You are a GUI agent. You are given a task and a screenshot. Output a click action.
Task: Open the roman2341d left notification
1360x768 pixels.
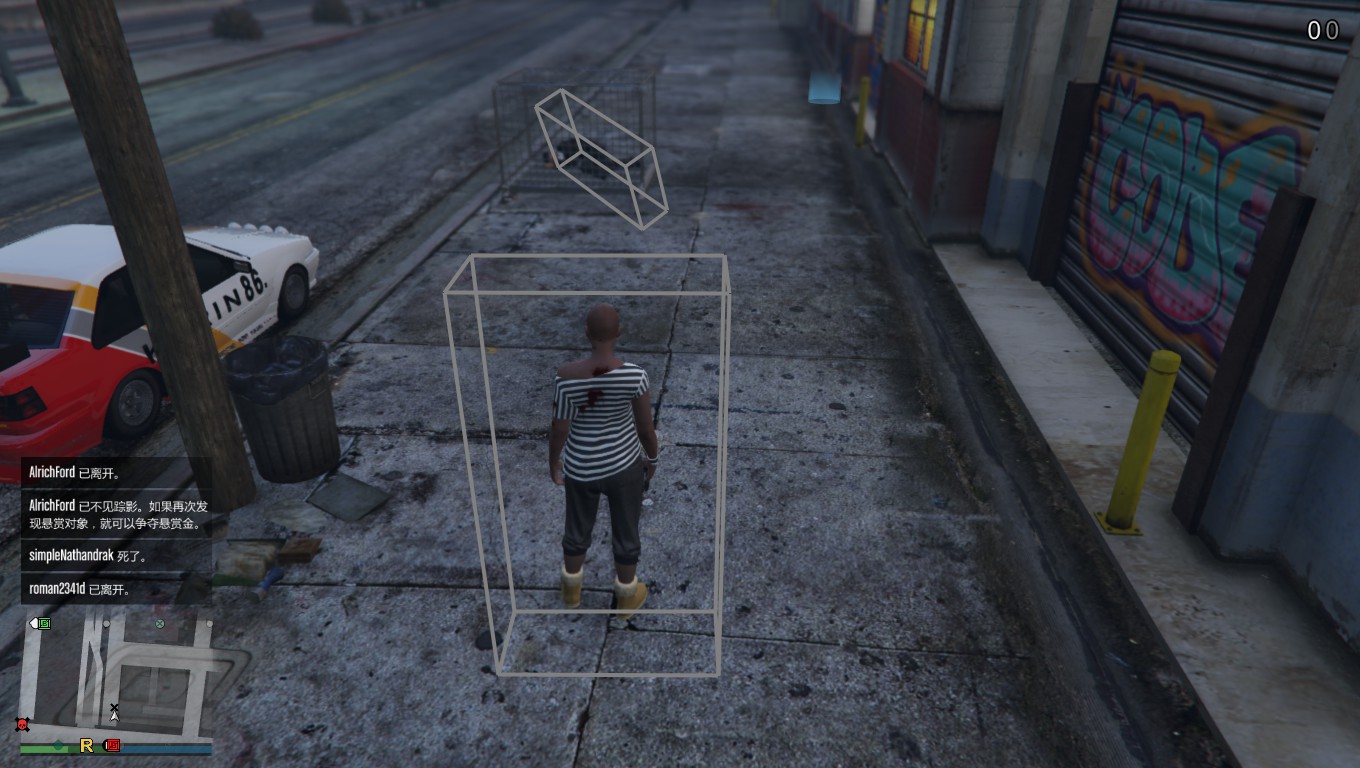click(x=116, y=589)
